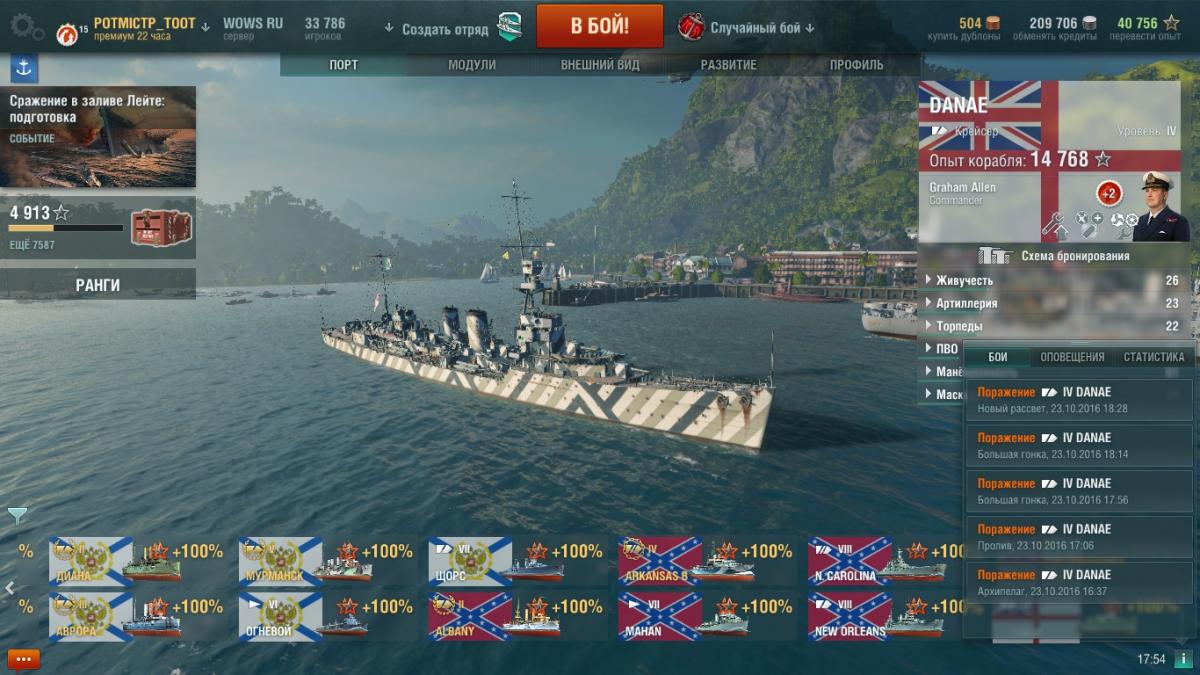Start battle with the В БОЙ! button
Screen dimensions: 1200x675
point(599,26)
